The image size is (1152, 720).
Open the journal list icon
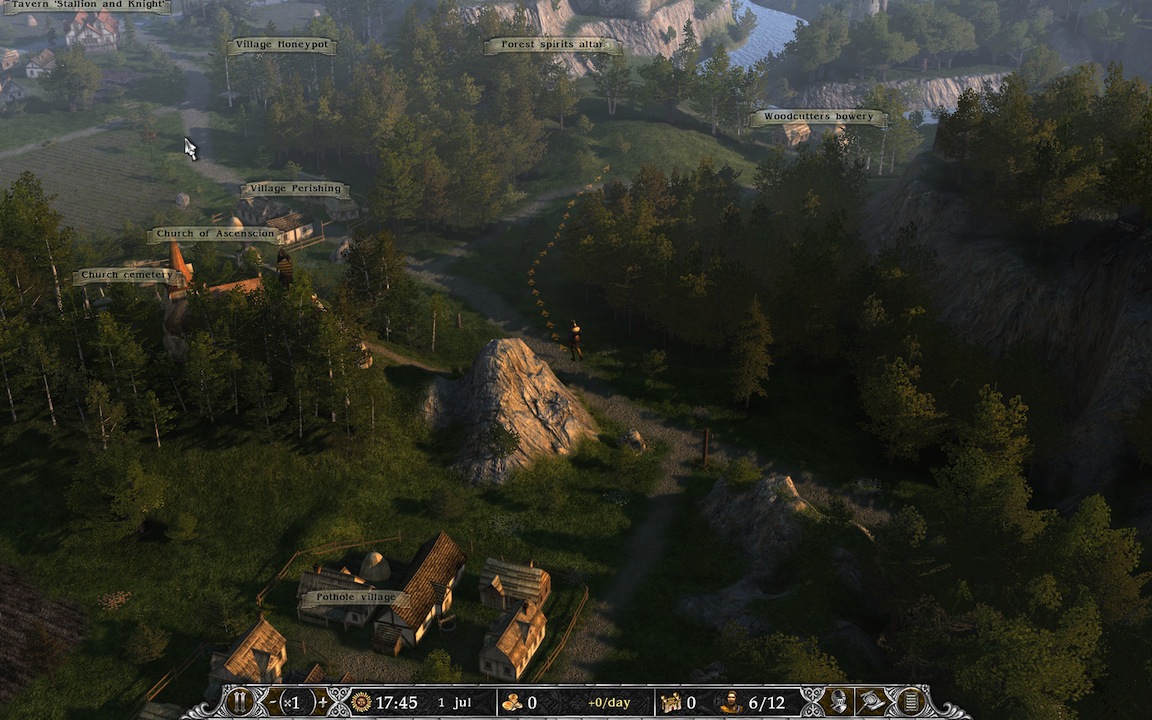coord(909,702)
